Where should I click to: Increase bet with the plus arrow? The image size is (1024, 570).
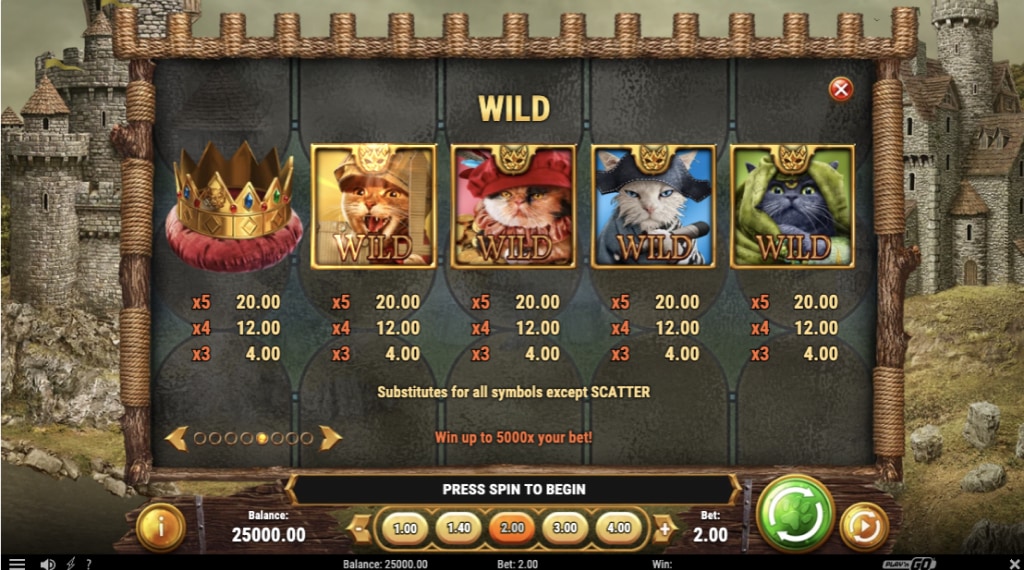(663, 528)
